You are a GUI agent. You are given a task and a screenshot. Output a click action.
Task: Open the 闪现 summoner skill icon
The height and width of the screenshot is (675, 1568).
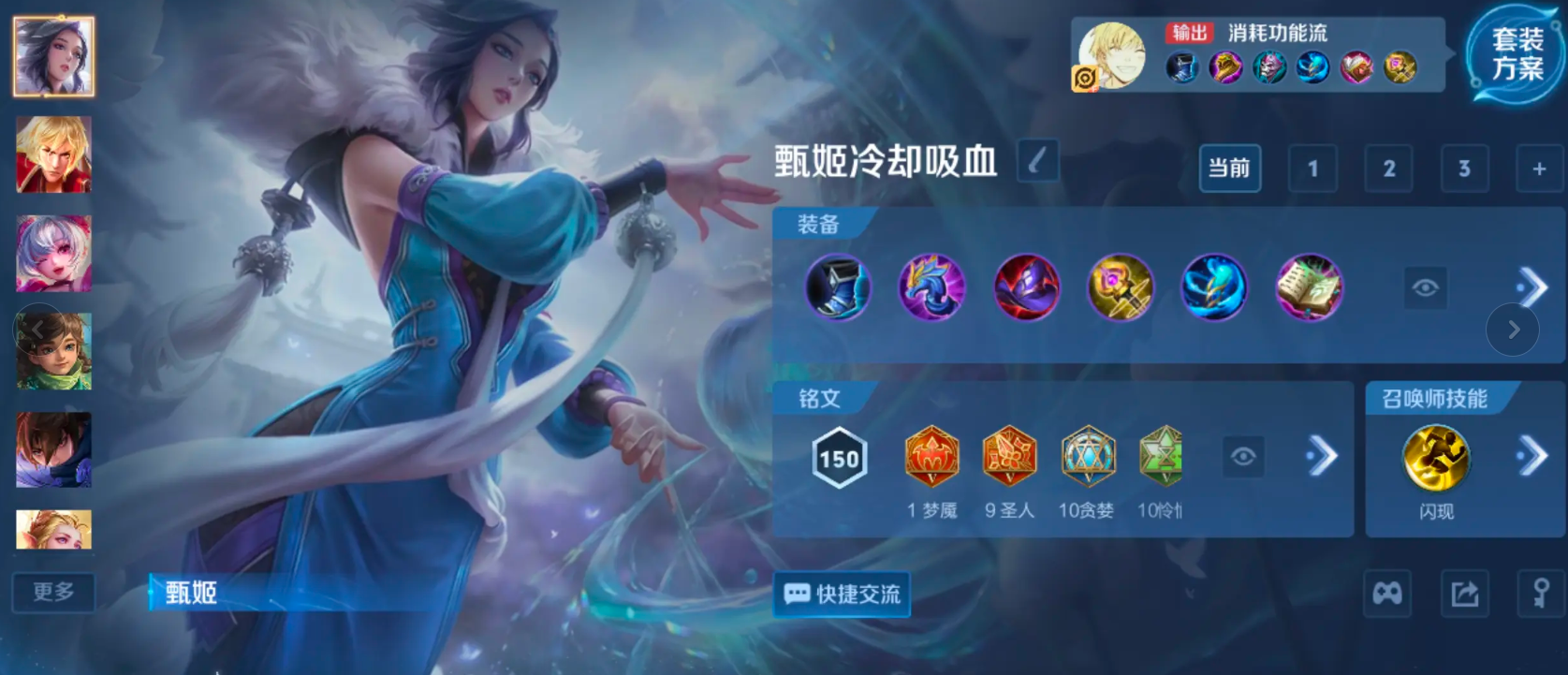(x=1435, y=457)
